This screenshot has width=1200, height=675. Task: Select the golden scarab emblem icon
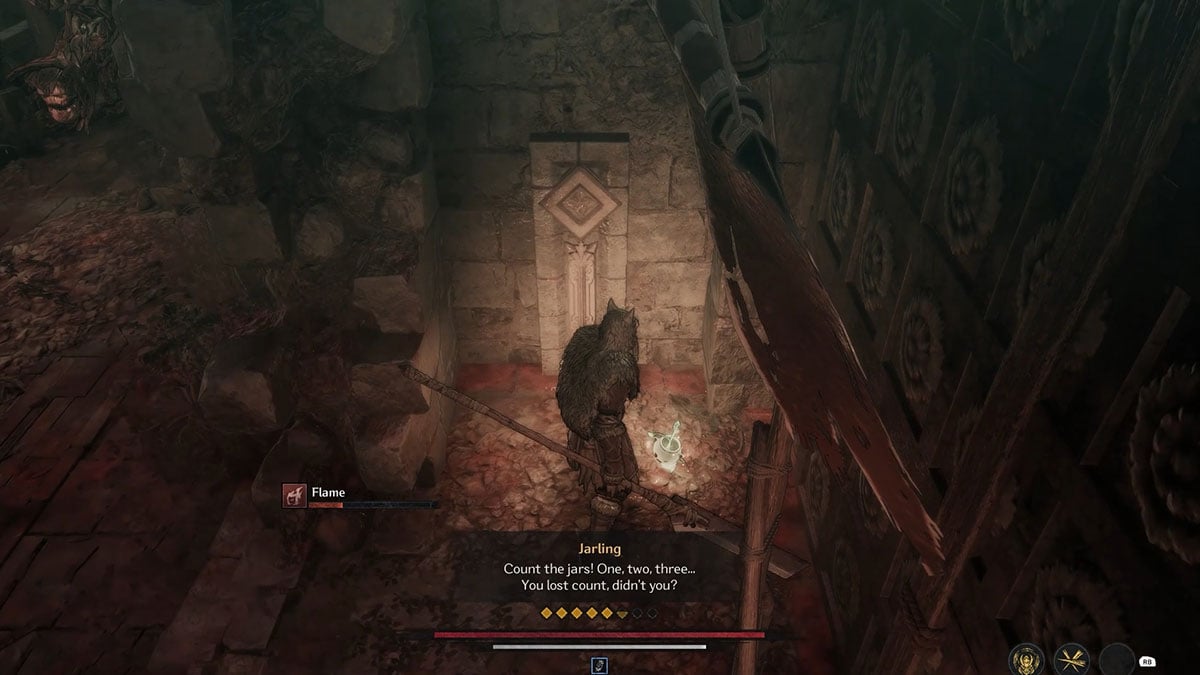[1026, 659]
